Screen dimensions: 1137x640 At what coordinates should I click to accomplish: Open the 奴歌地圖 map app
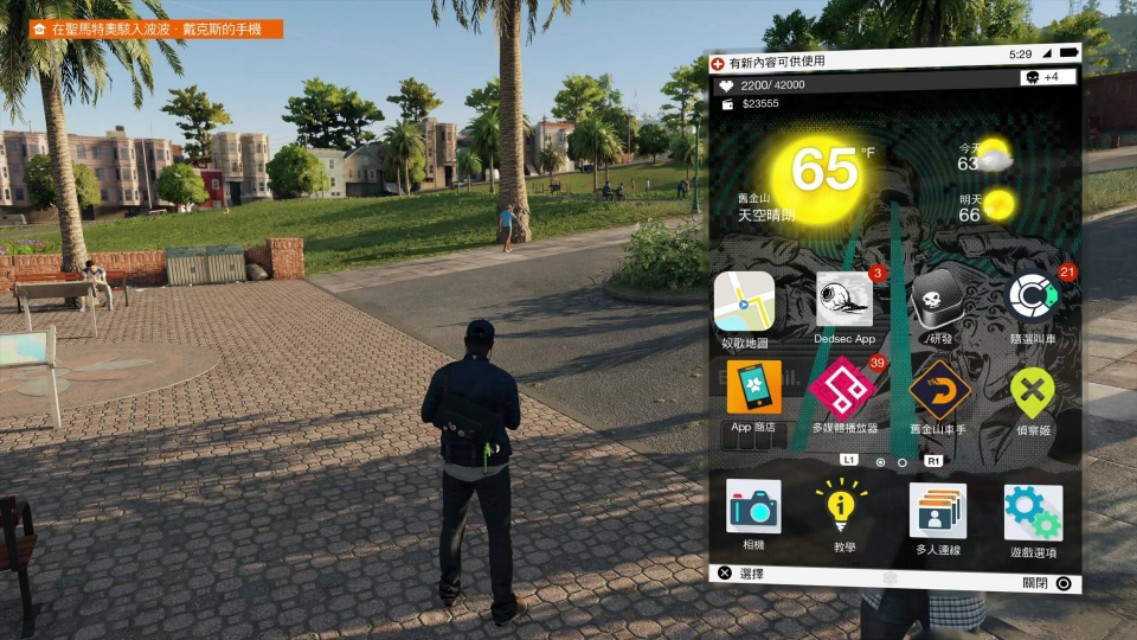[744, 301]
